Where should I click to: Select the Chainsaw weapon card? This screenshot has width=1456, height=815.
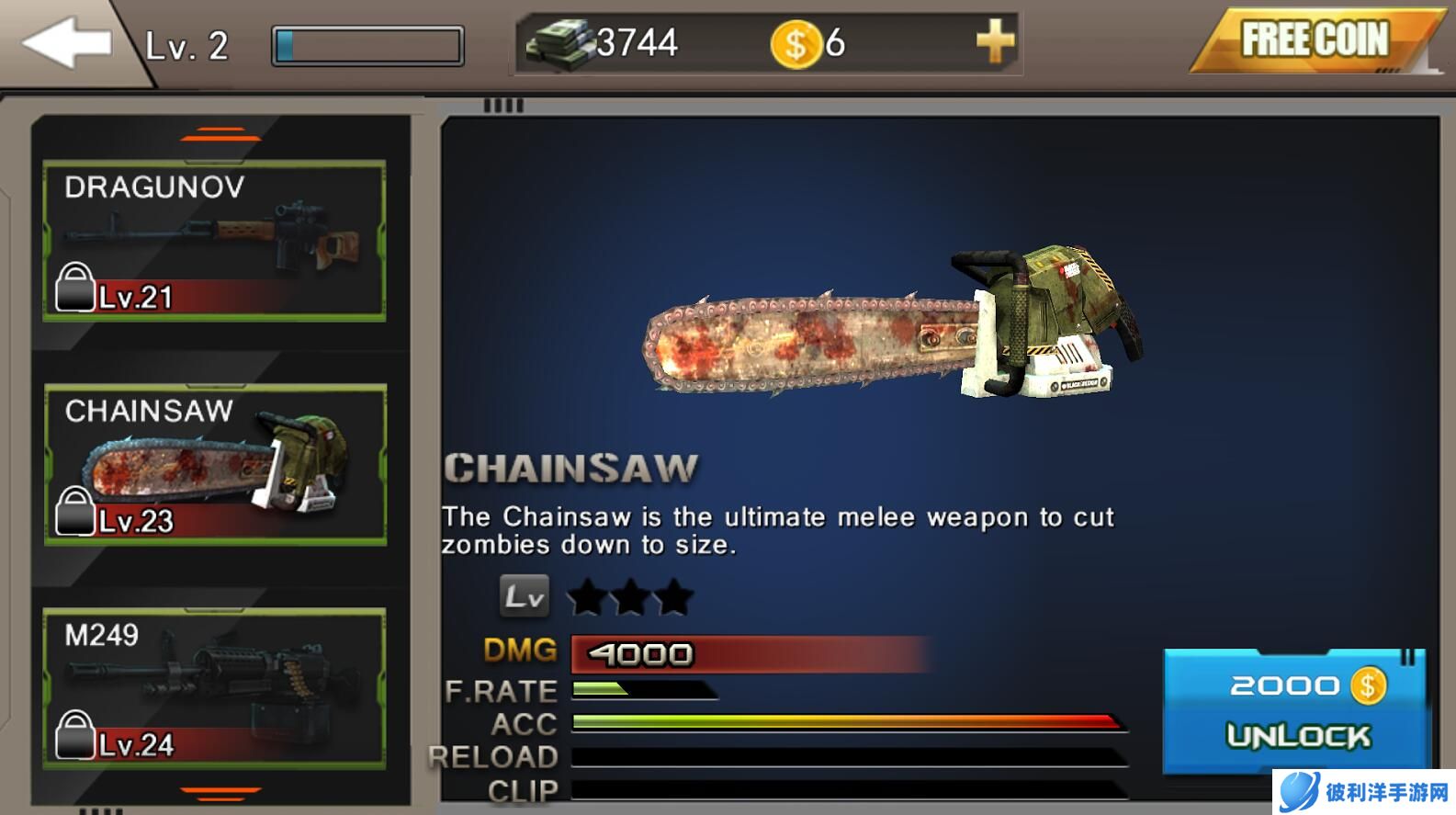tap(215, 465)
